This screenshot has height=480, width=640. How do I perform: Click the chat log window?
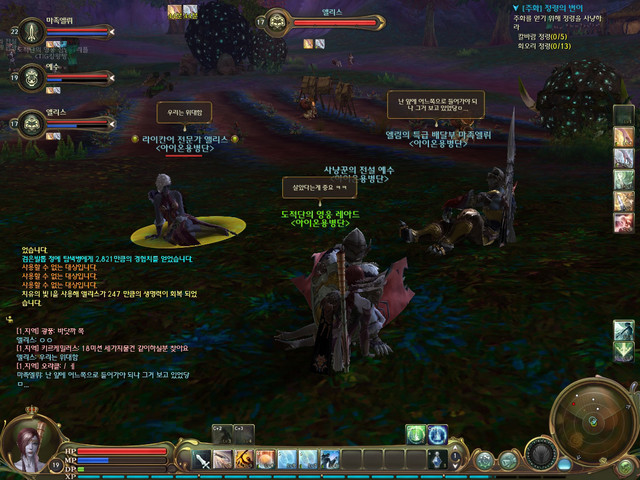(x=100, y=360)
